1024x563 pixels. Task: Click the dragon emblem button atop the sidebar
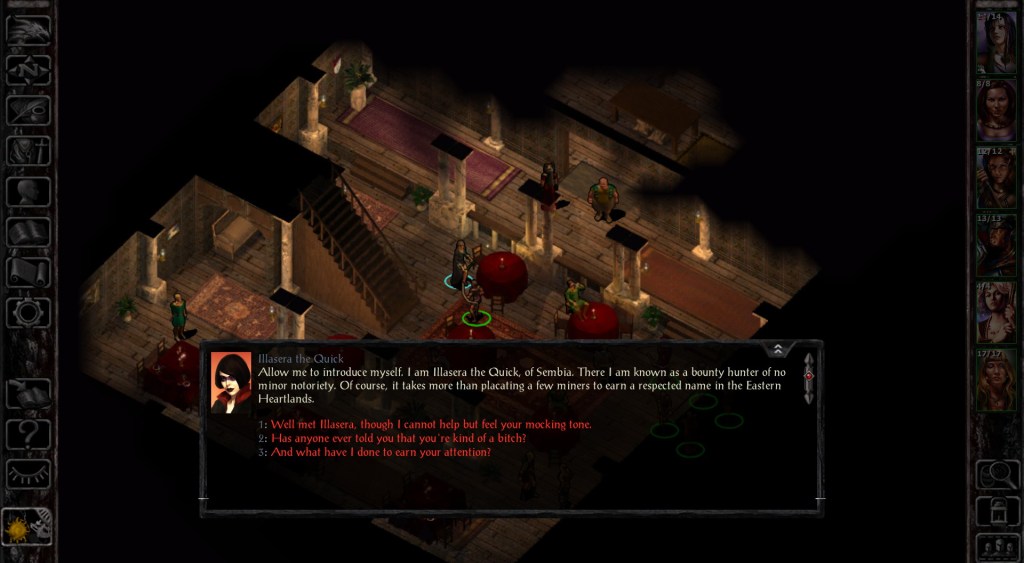[x=28, y=28]
